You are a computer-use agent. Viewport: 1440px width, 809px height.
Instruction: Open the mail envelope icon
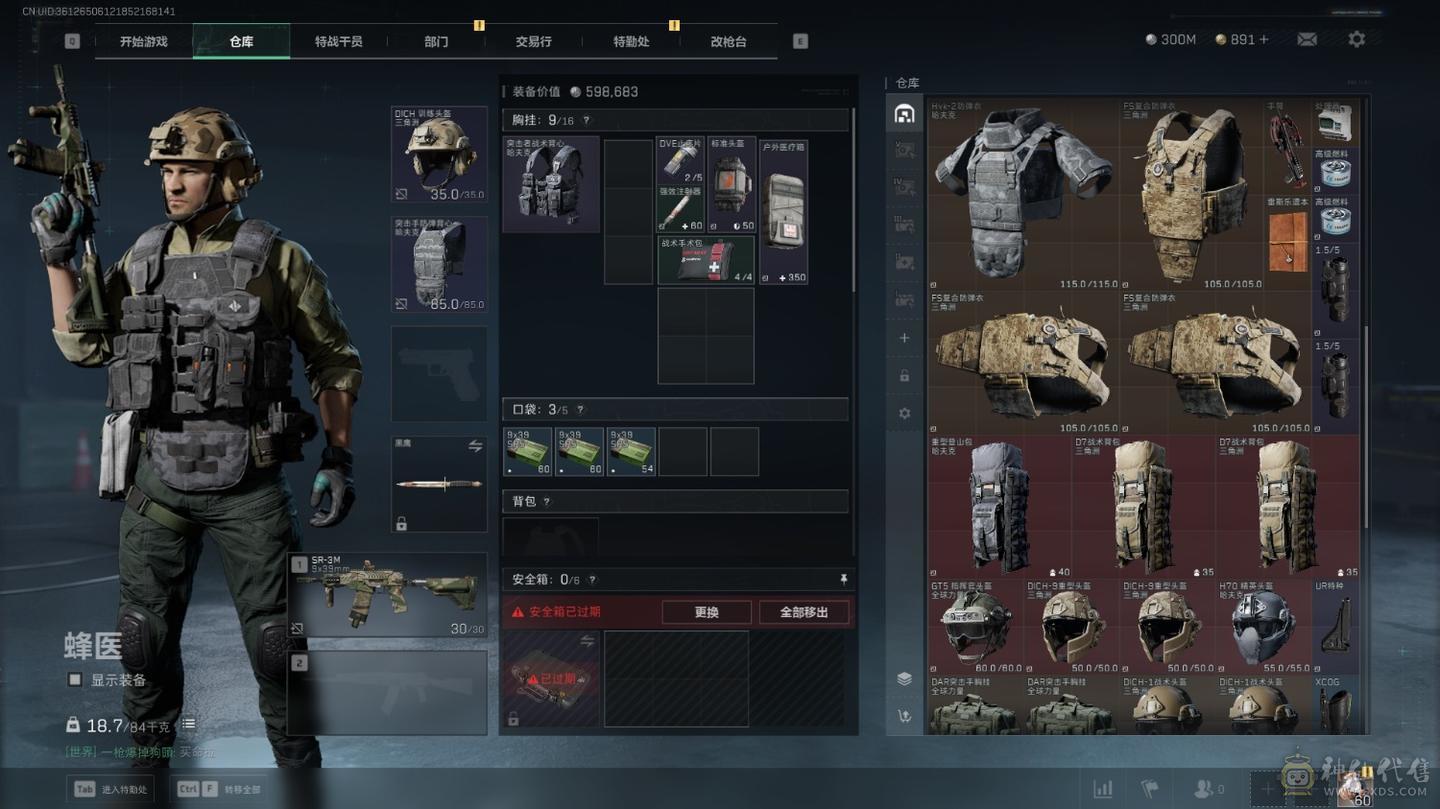(x=1307, y=39)
